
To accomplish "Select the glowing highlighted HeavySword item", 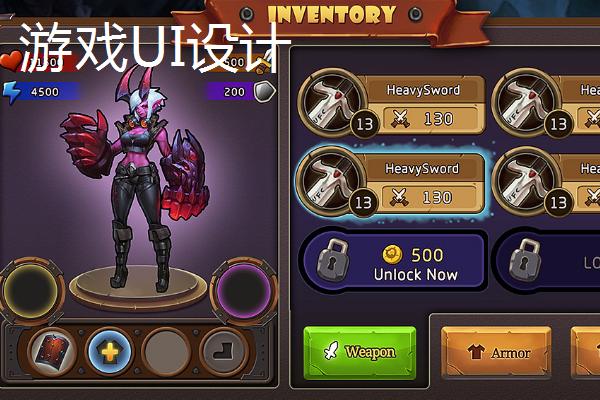I will click(393, 184).
